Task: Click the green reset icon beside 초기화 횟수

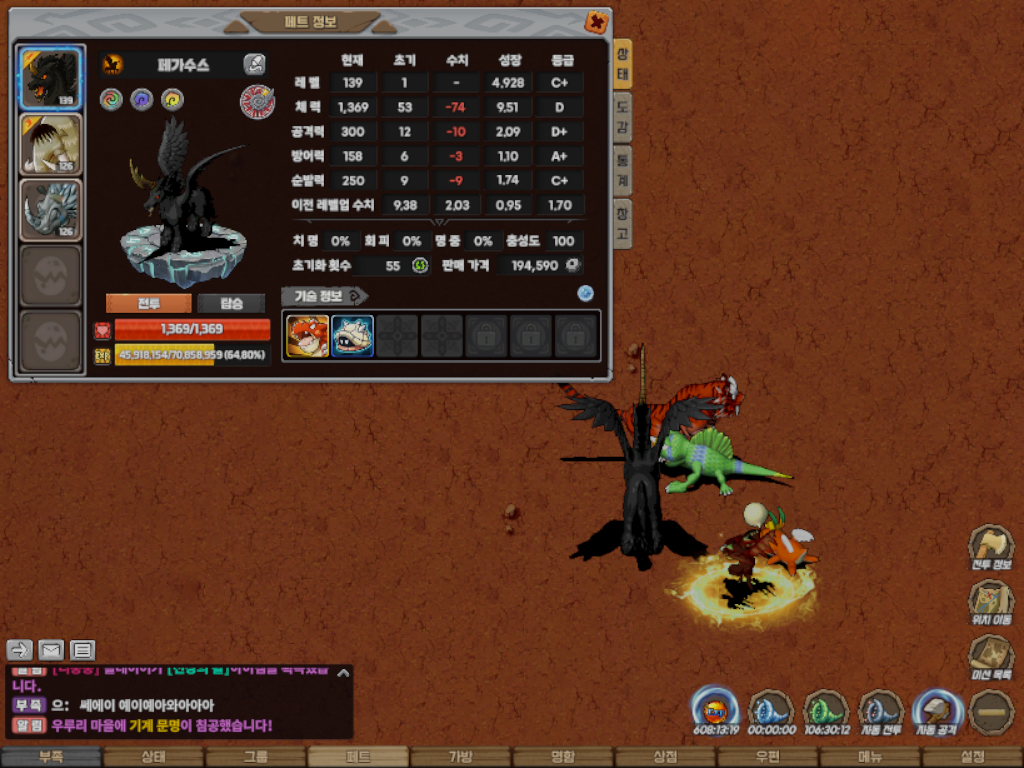Action: 420,265
